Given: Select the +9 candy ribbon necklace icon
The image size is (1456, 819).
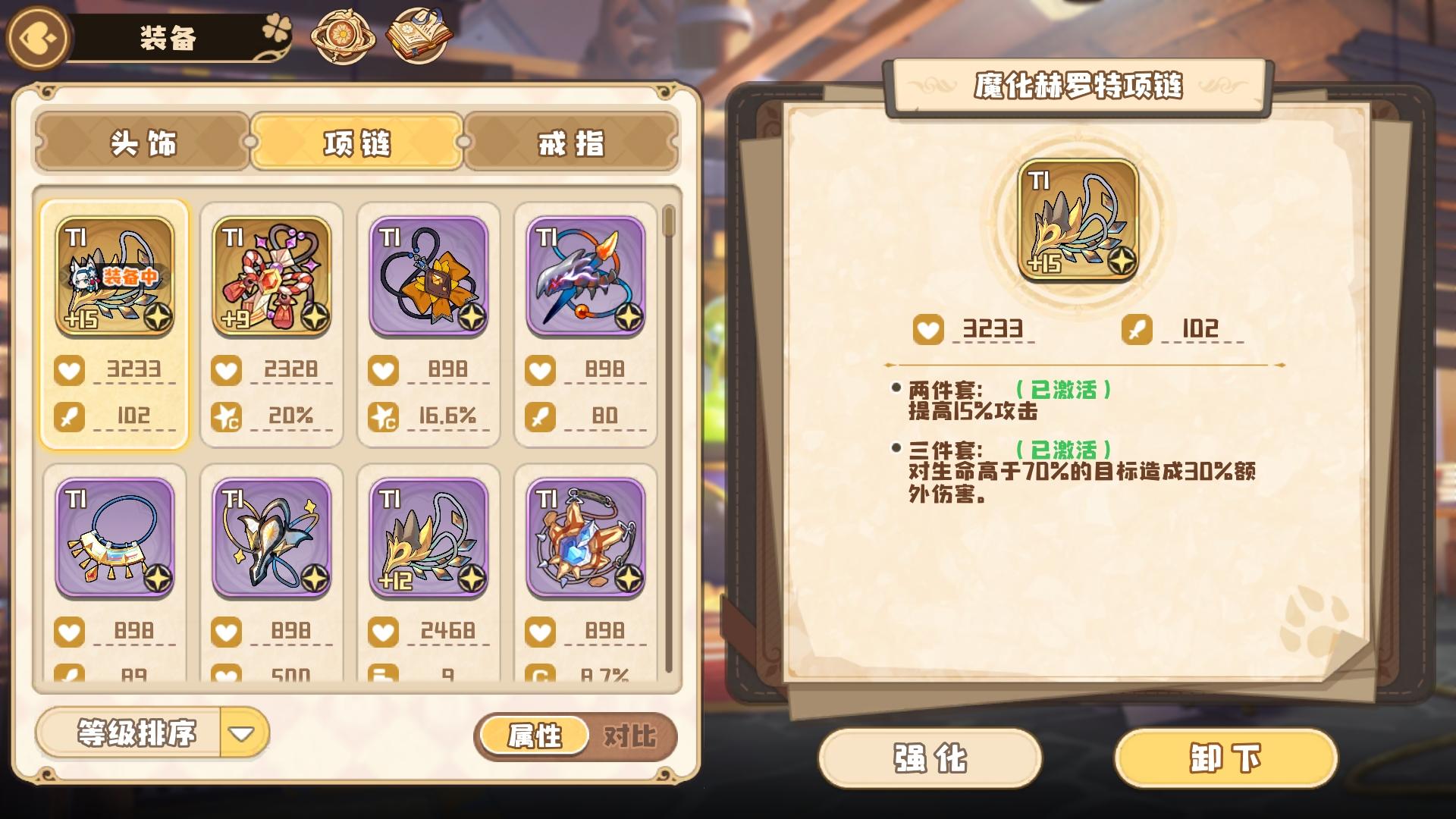Looking at the screenshot, I should click(271, 277).
